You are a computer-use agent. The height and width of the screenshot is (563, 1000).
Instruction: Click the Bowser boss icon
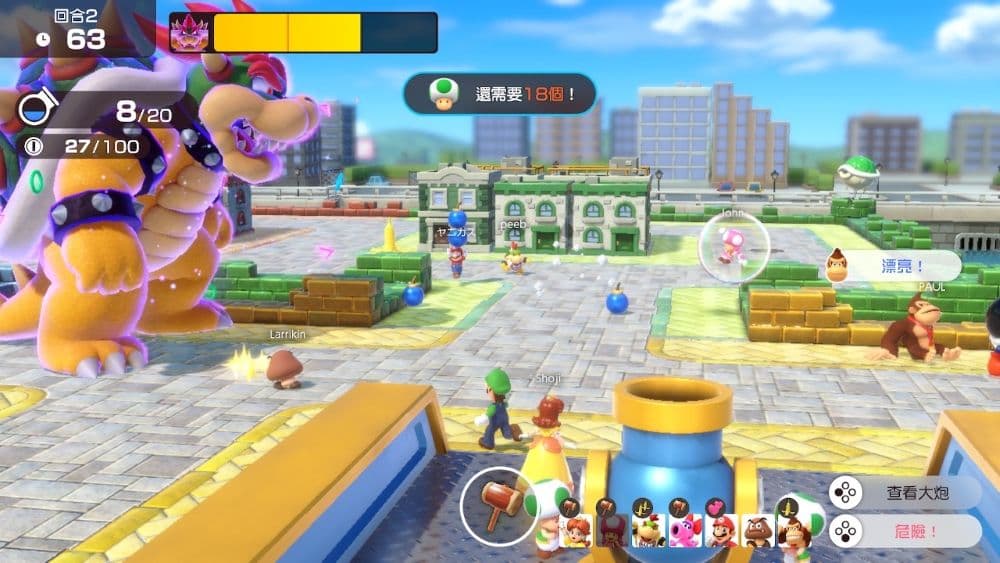190,33
